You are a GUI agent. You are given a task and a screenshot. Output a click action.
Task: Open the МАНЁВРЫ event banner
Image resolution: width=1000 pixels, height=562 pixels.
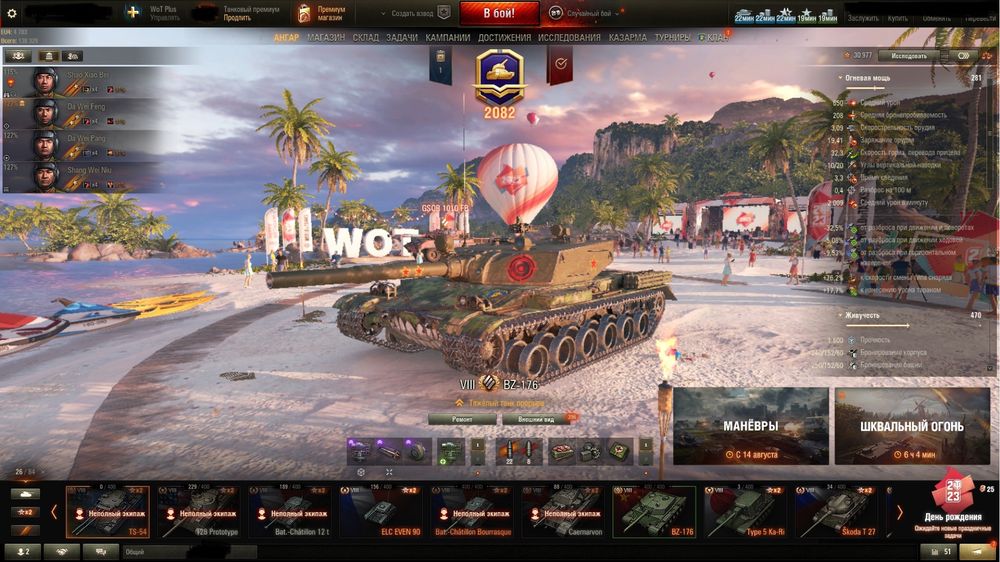pos(750,427)
